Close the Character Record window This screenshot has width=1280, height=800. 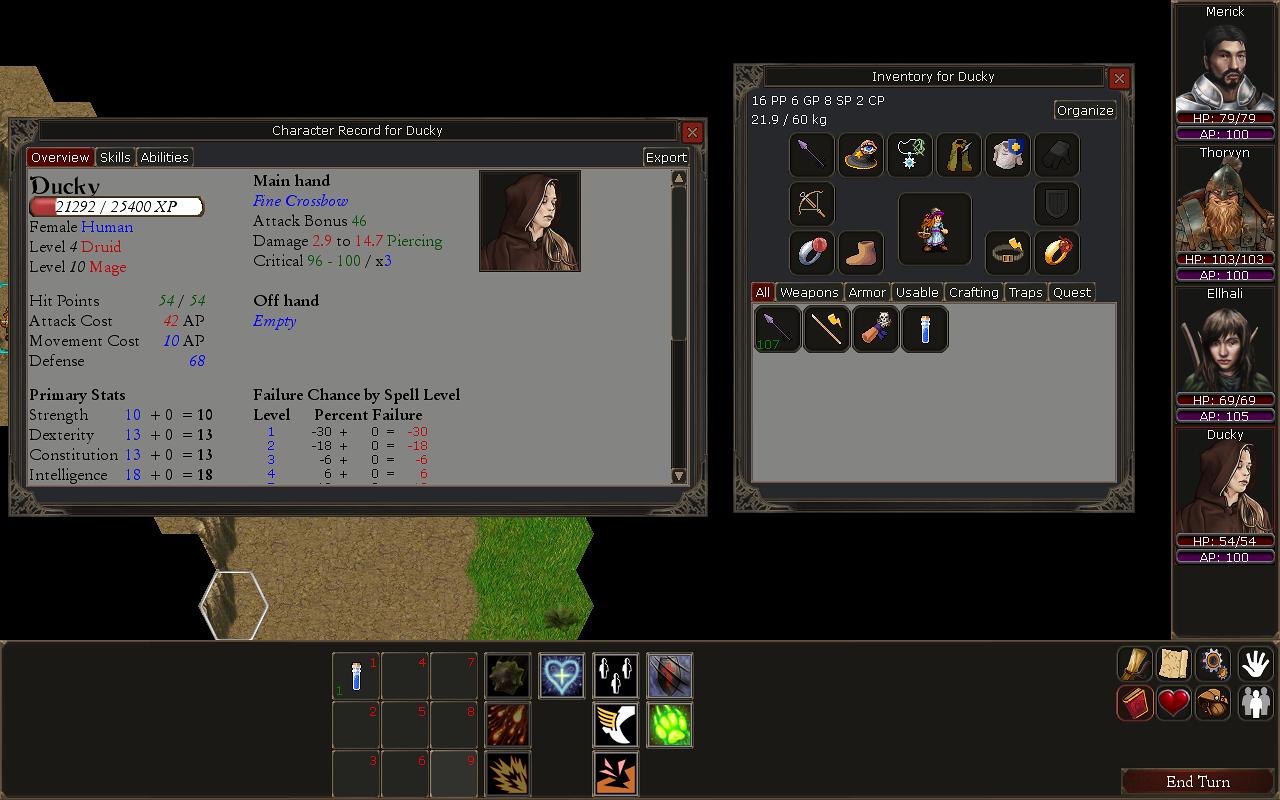click(x=692, y=132)
